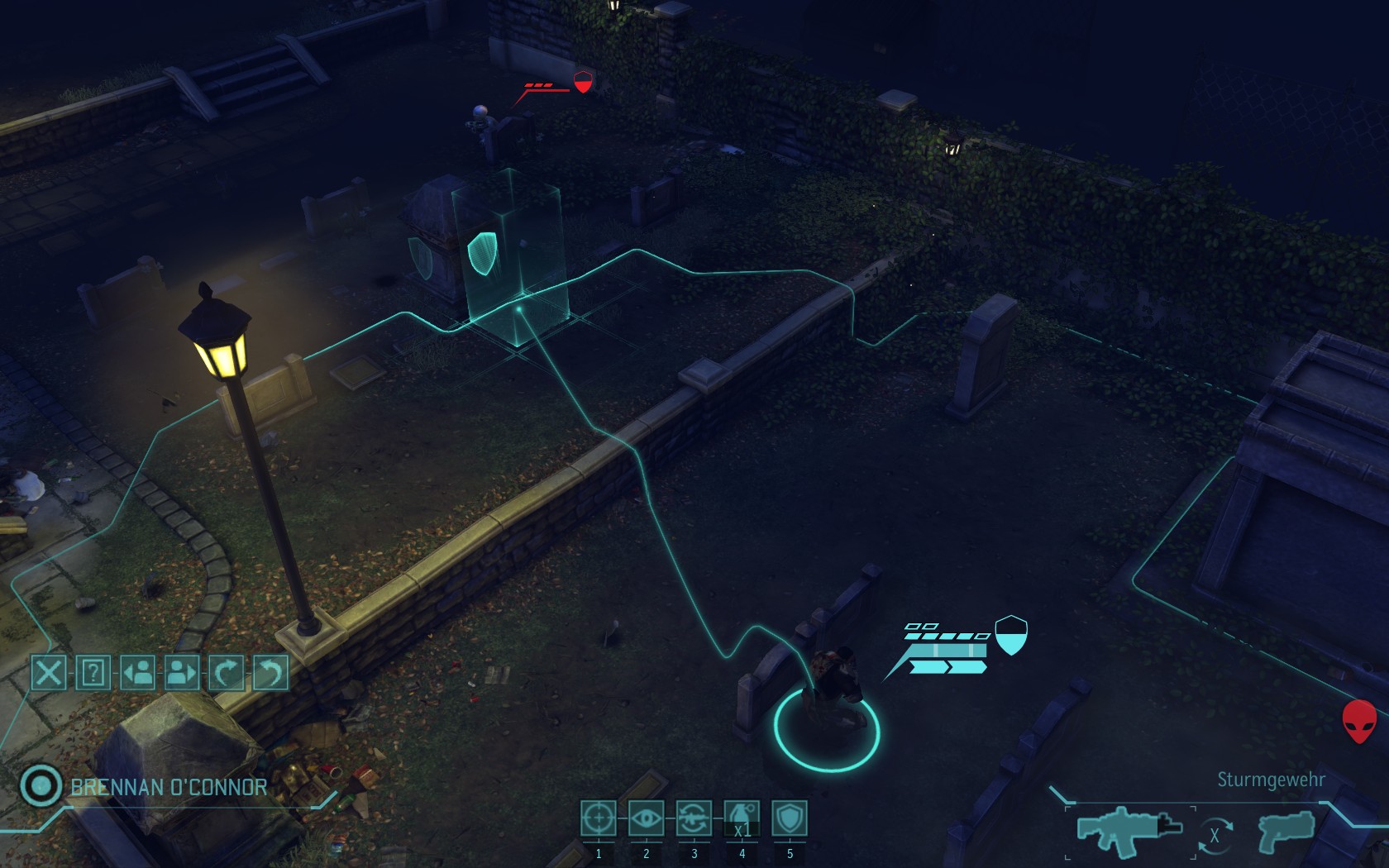Select the frag grenade ability
The height and width of the screenshot is (868, 1389).
click(742, 818)
